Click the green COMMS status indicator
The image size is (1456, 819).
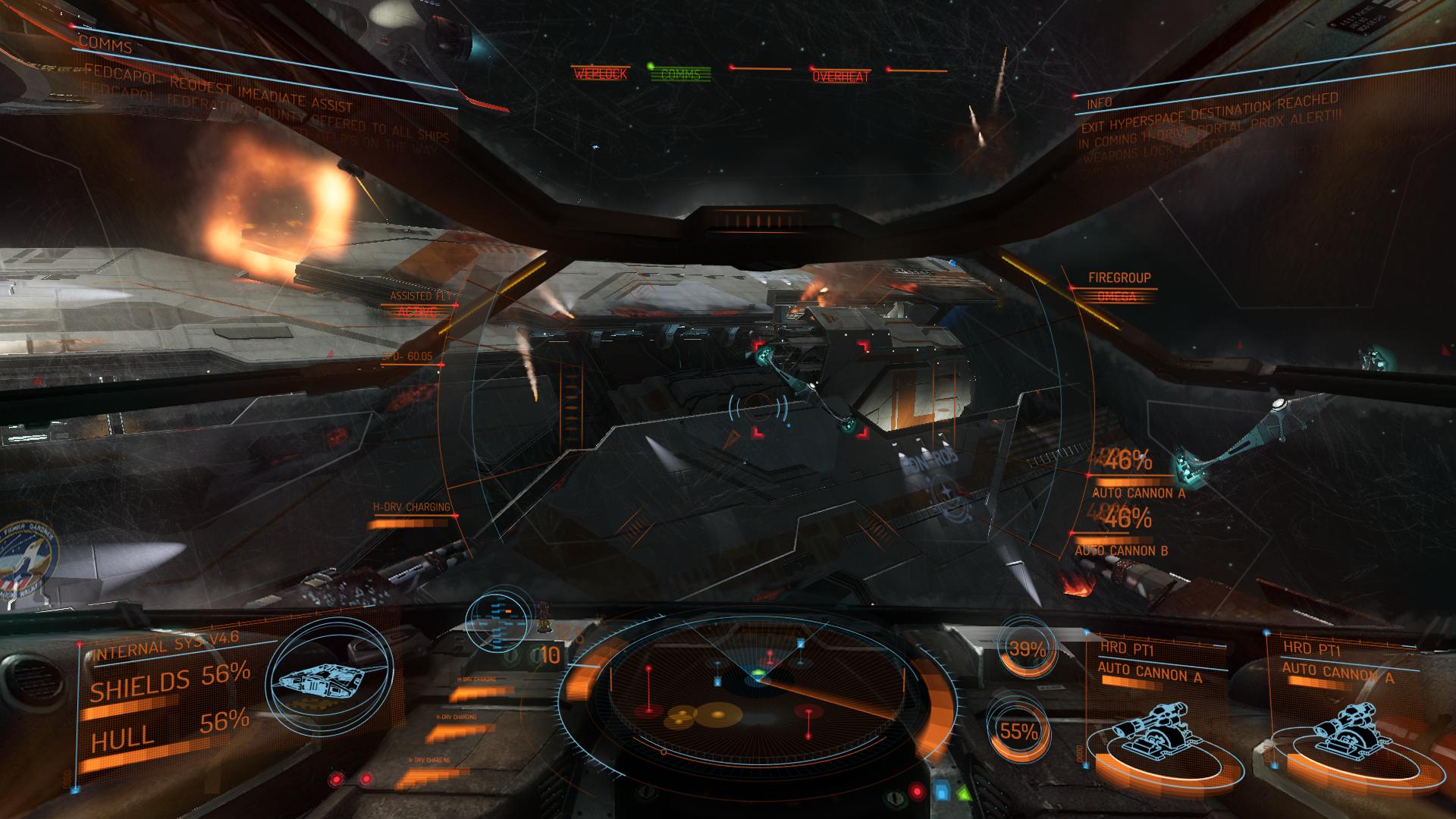[x=680, y=74]
